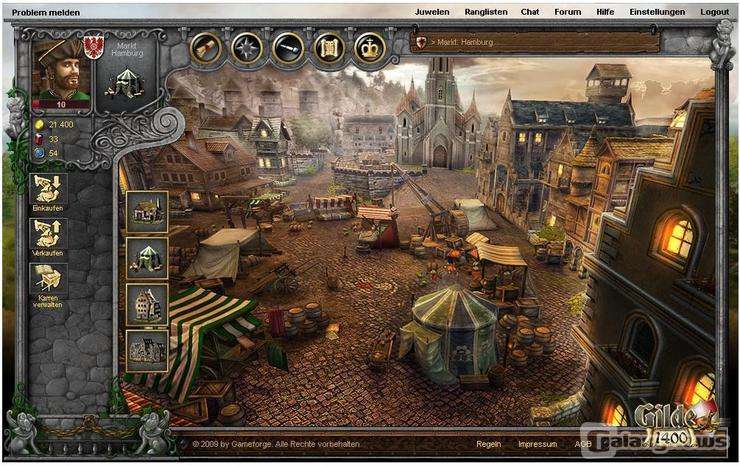Open the Regeln rules link
The width and height of the screenshot is (740, 466).
click(489, 443)
